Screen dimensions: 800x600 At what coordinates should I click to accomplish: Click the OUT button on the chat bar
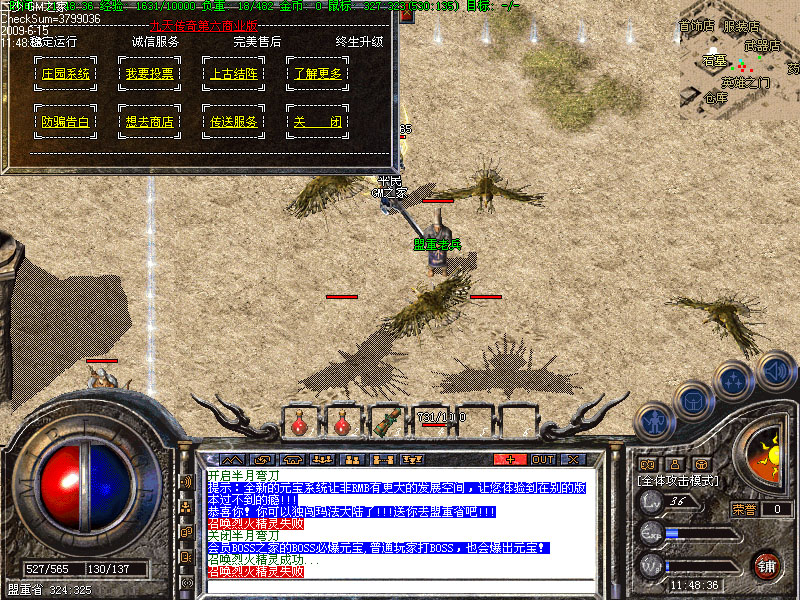[x=542, y=459]
